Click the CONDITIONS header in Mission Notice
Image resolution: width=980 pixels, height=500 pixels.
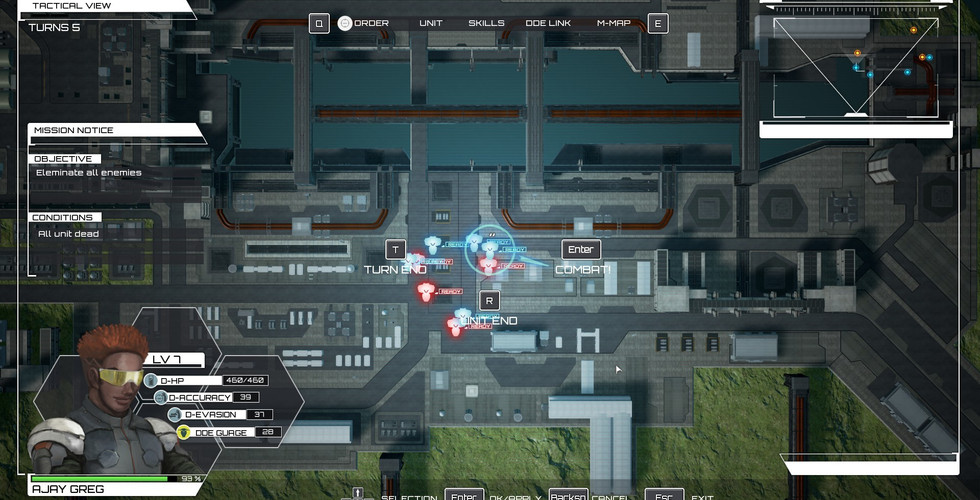62,217
